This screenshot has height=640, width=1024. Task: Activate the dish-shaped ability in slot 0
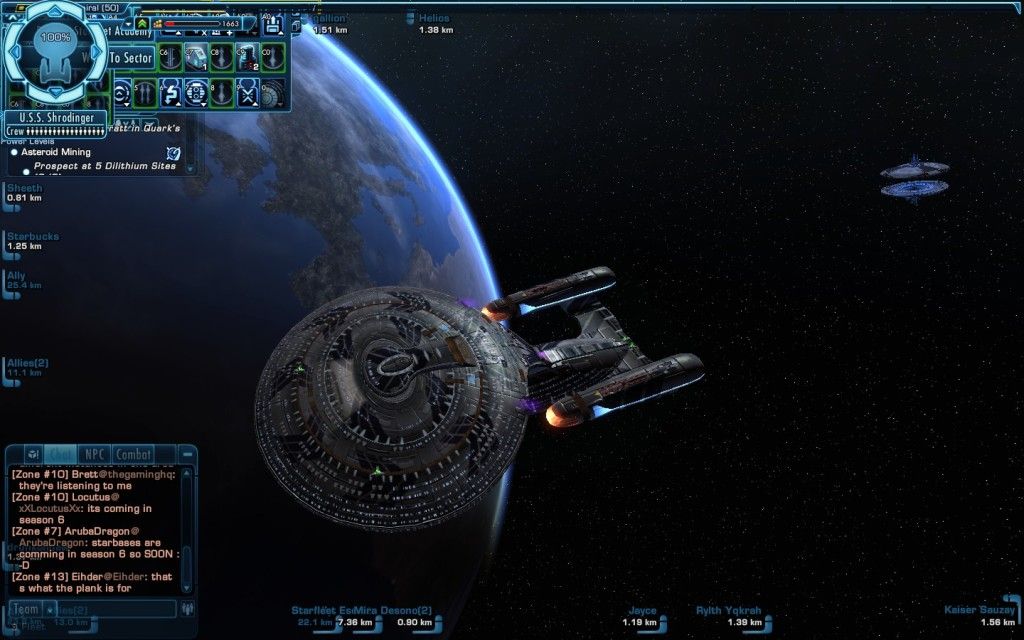[272, 95]
